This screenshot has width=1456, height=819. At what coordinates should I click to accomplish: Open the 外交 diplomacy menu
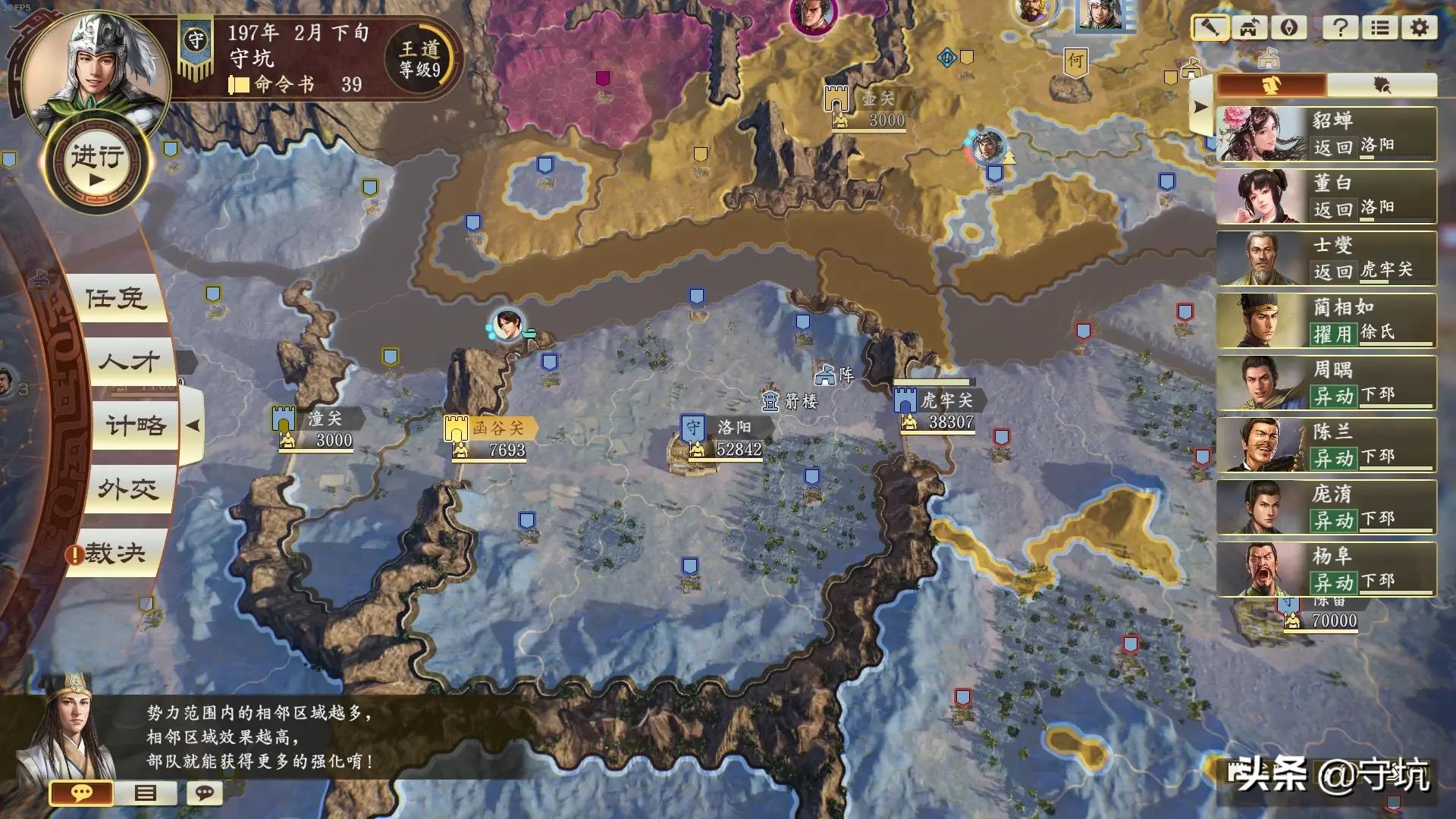pyautogui.click(x=128, y=489)
